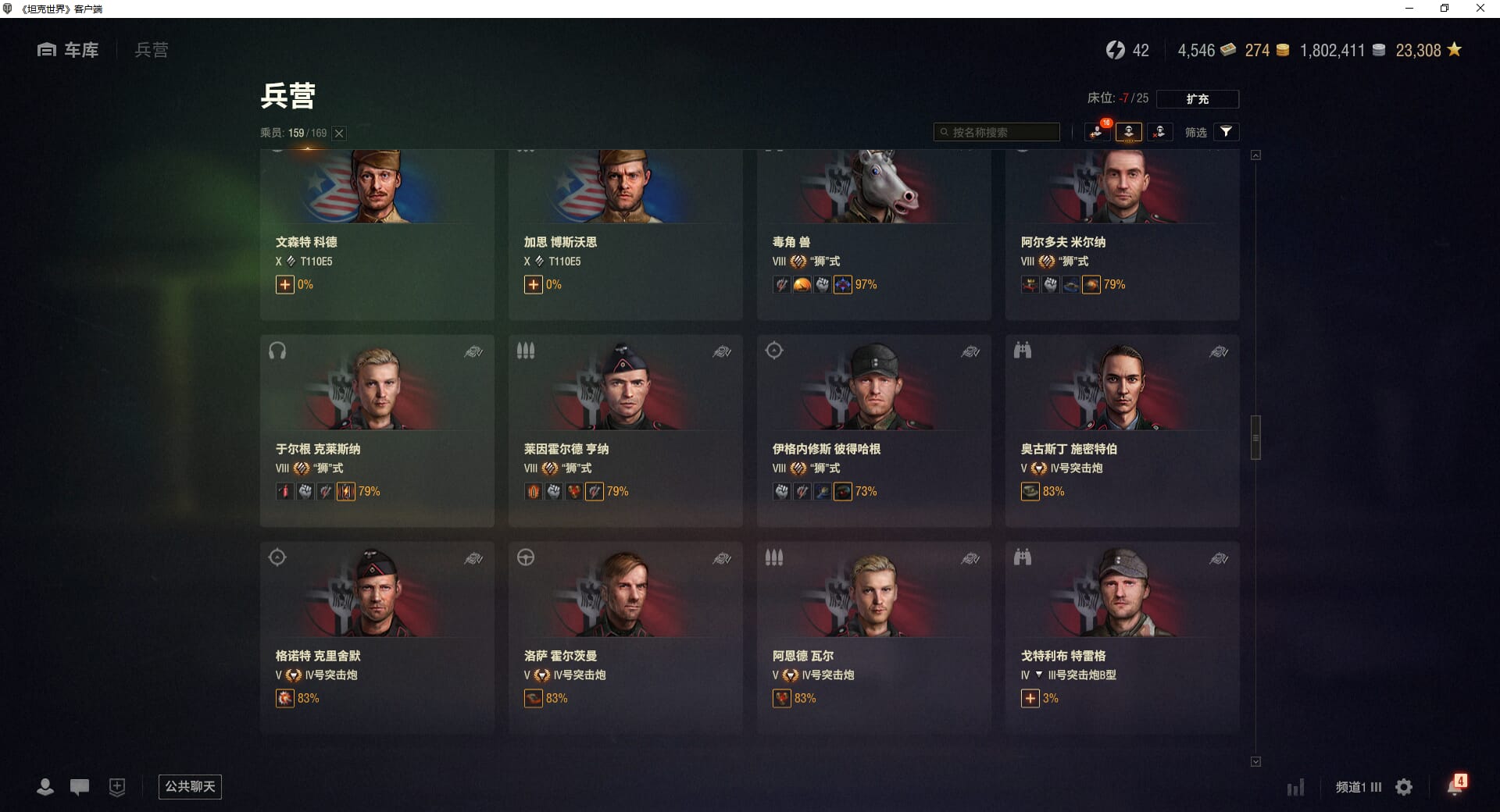This screenshot has width=1500, height=812.
Task: Click the 扩充 expand bunks button
Action: tap(1197, 99)
